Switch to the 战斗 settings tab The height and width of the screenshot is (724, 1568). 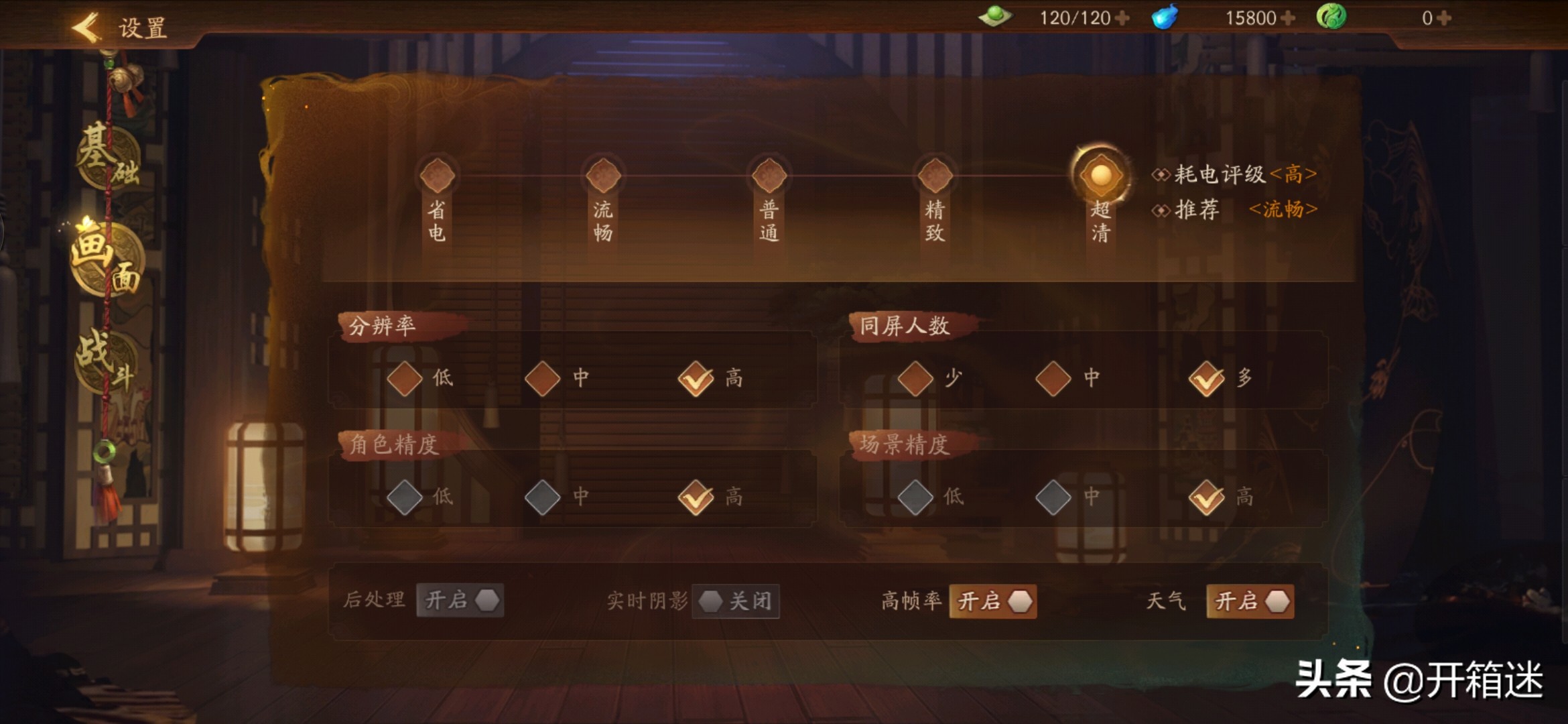pos(107,362)
